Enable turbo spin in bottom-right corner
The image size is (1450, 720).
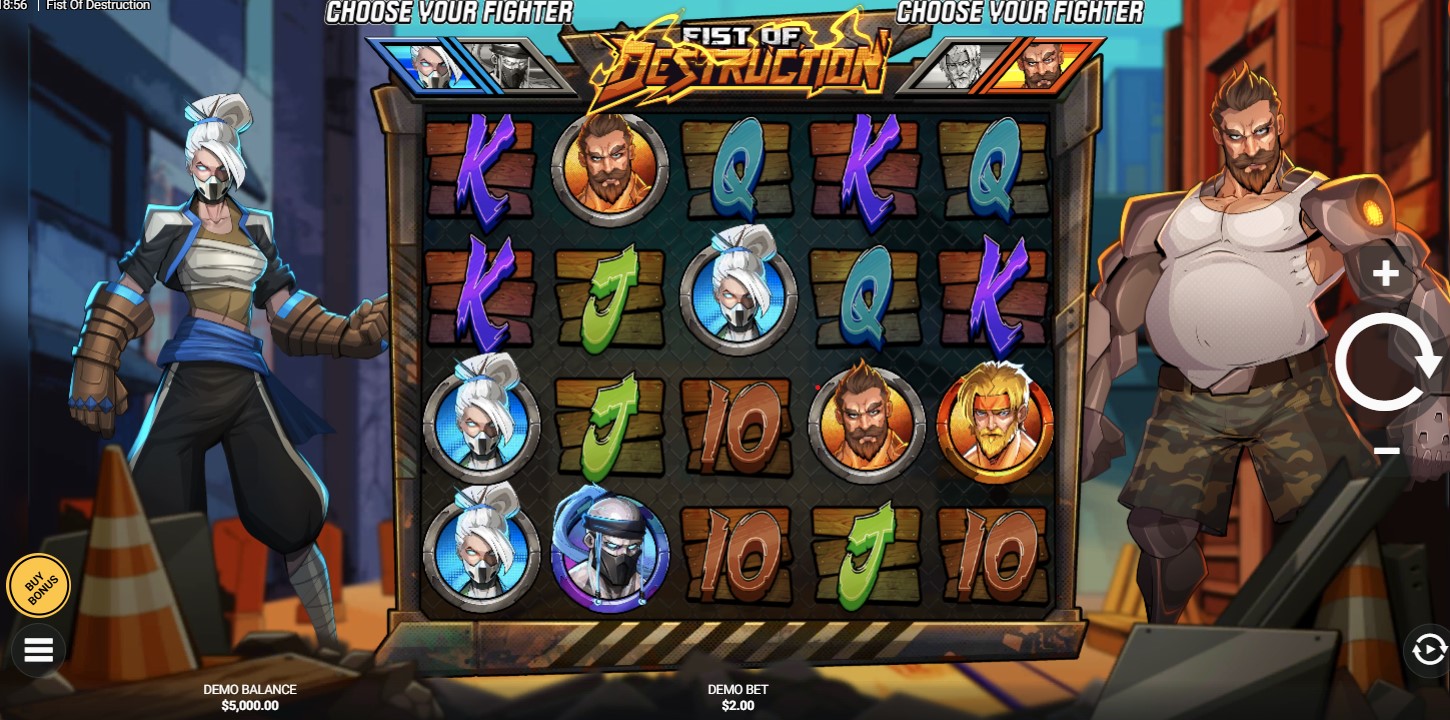[1428, 650]
